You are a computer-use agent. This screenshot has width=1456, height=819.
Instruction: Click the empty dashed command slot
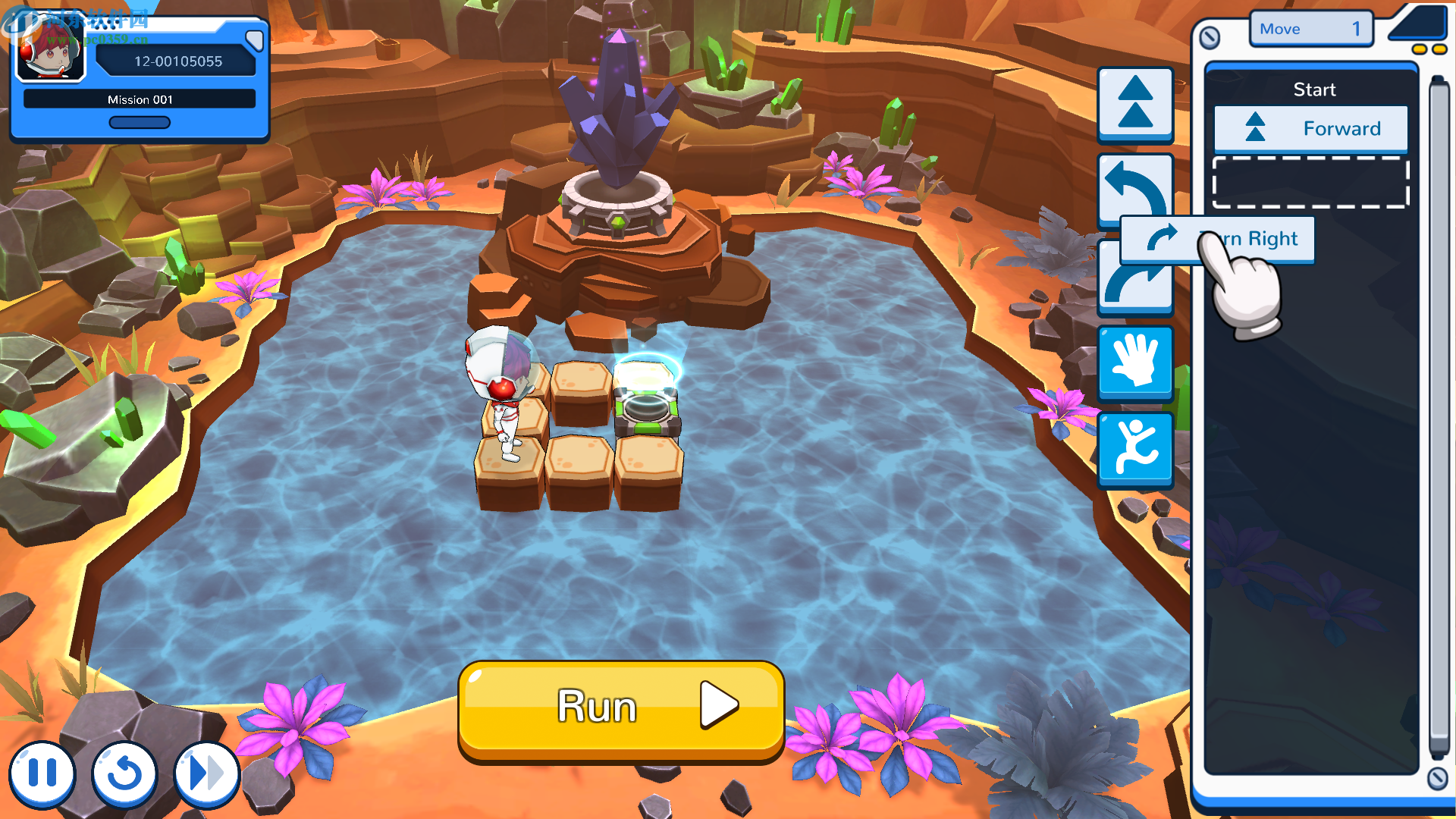[1310, 182]
